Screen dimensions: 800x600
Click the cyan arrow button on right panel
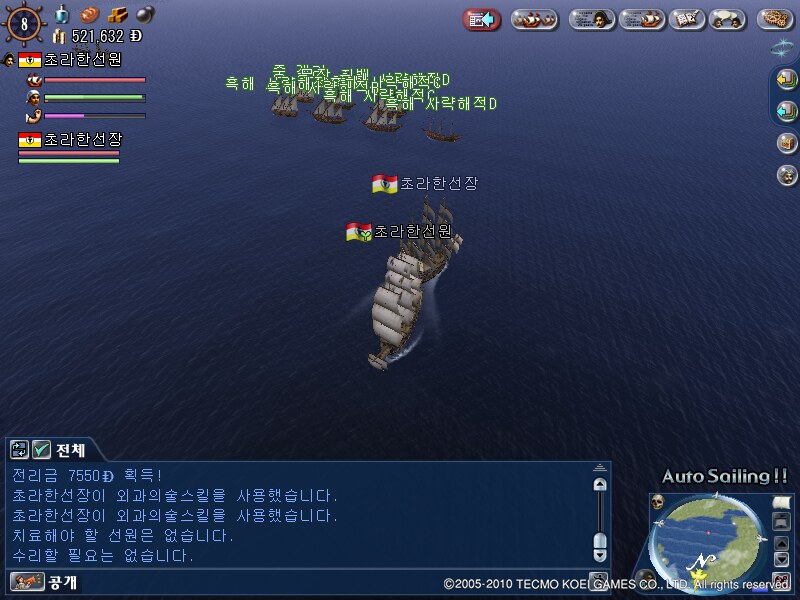[787, 111]
